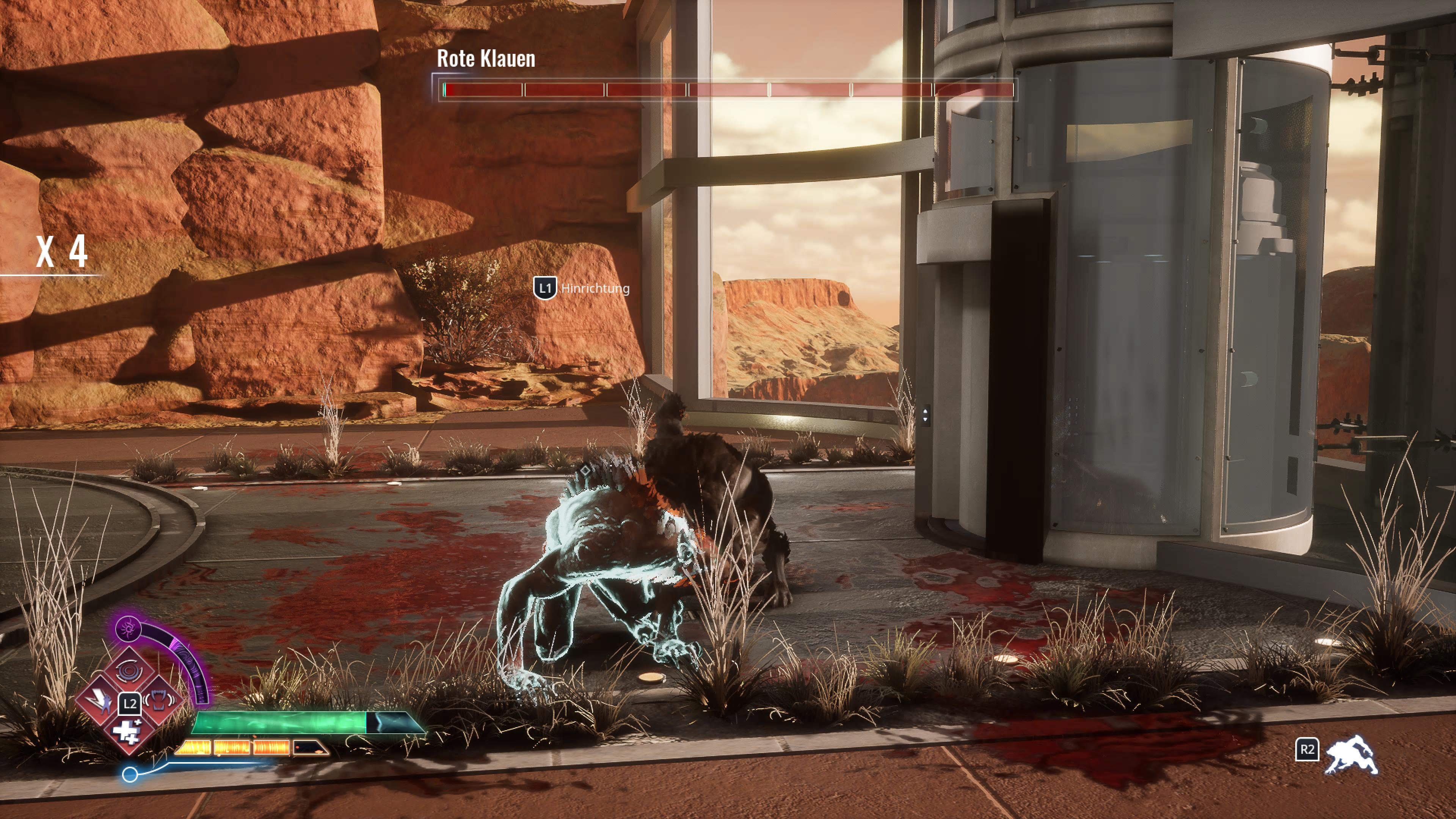
Task: Switch form via the white werewolf icon
Action: (1351, 755)
